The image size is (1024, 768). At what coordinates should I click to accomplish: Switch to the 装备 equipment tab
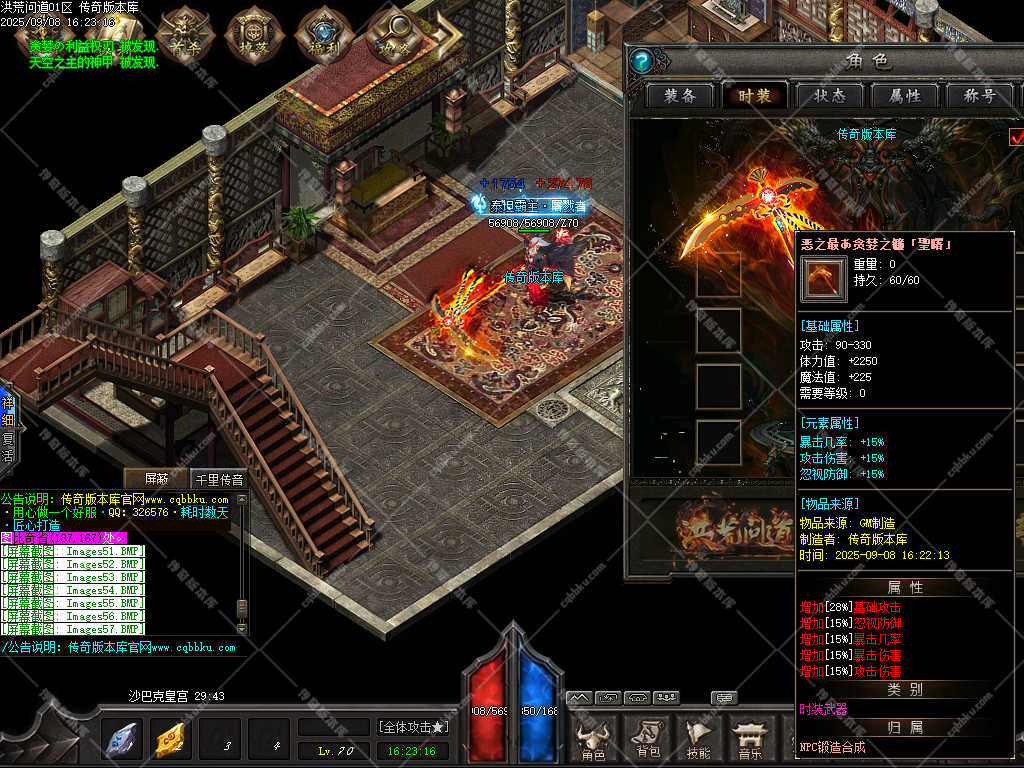coord(680,96)
